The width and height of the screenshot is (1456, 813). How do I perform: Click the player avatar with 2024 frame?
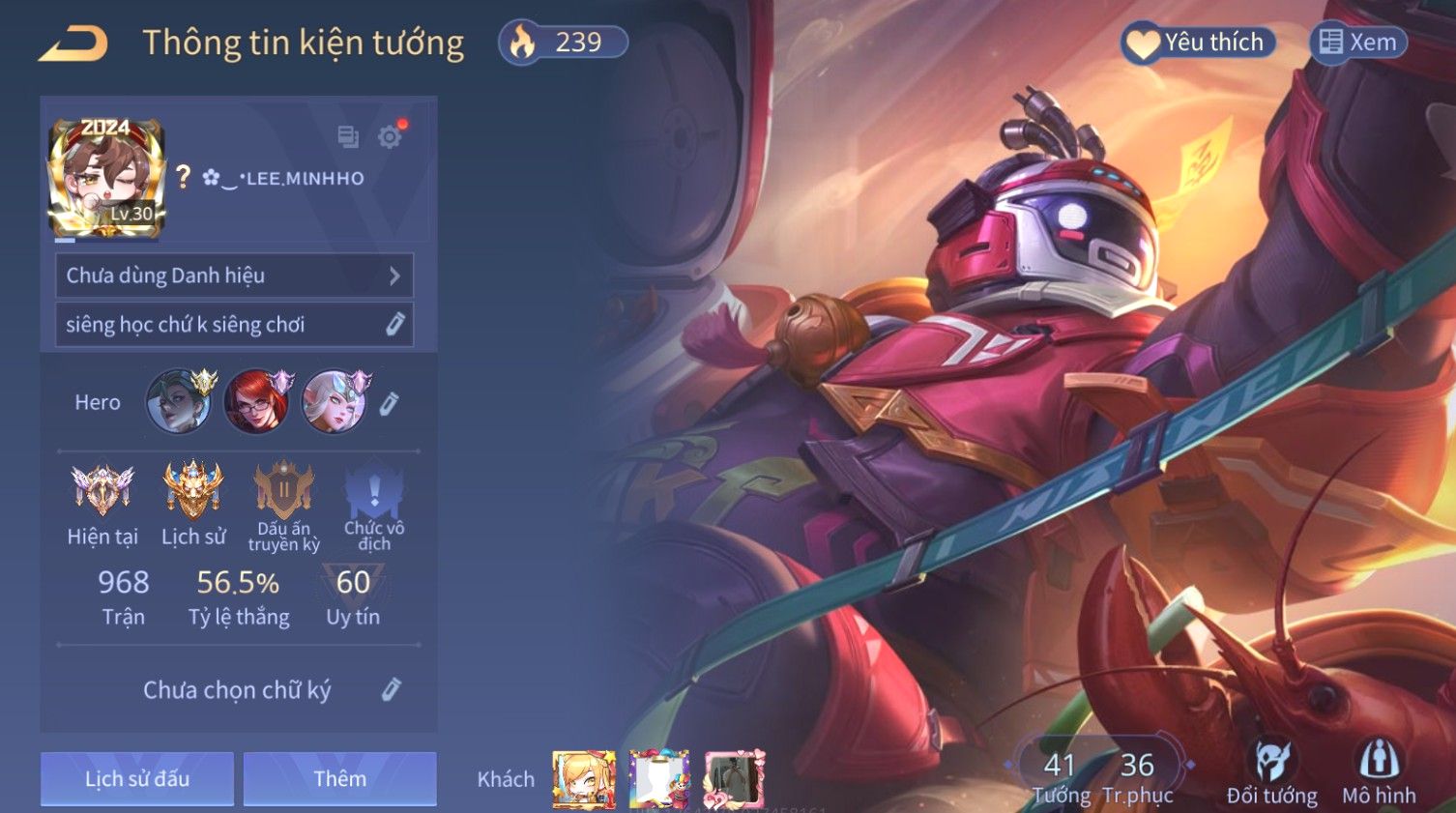(x=106, y=179)
